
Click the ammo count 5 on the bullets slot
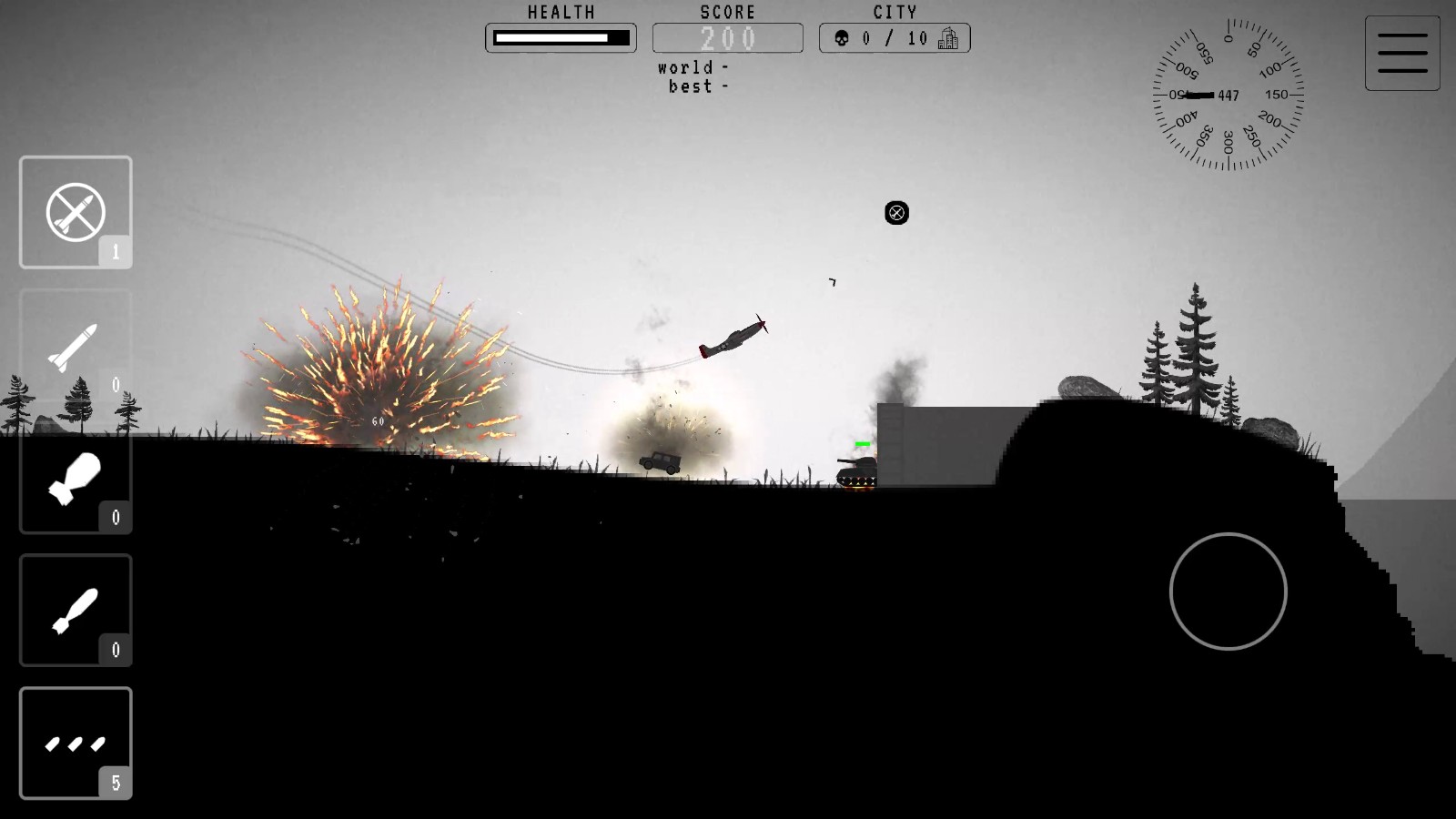[116, 781]
